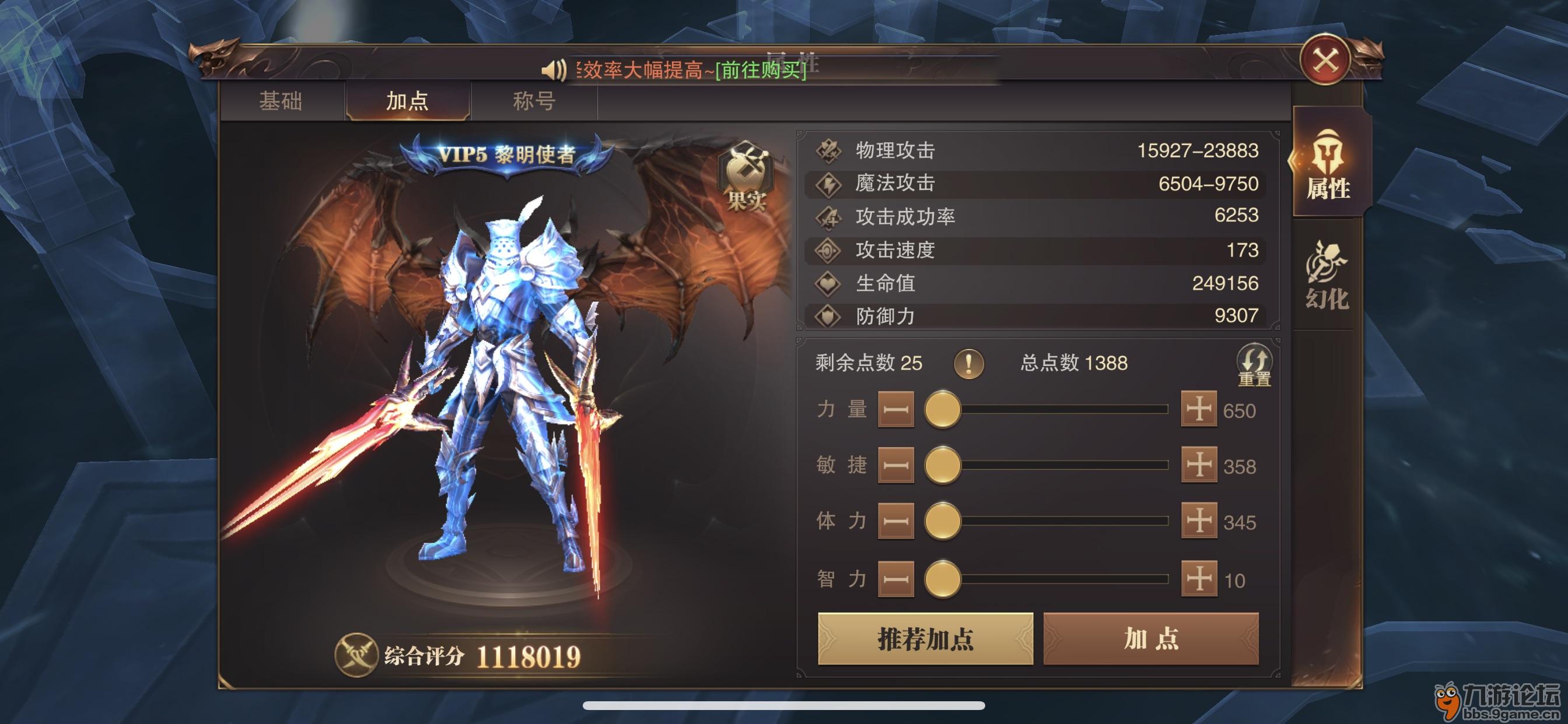
Task: Click the 攻击成功率 attack success rate icon
Action: point(829,217)
